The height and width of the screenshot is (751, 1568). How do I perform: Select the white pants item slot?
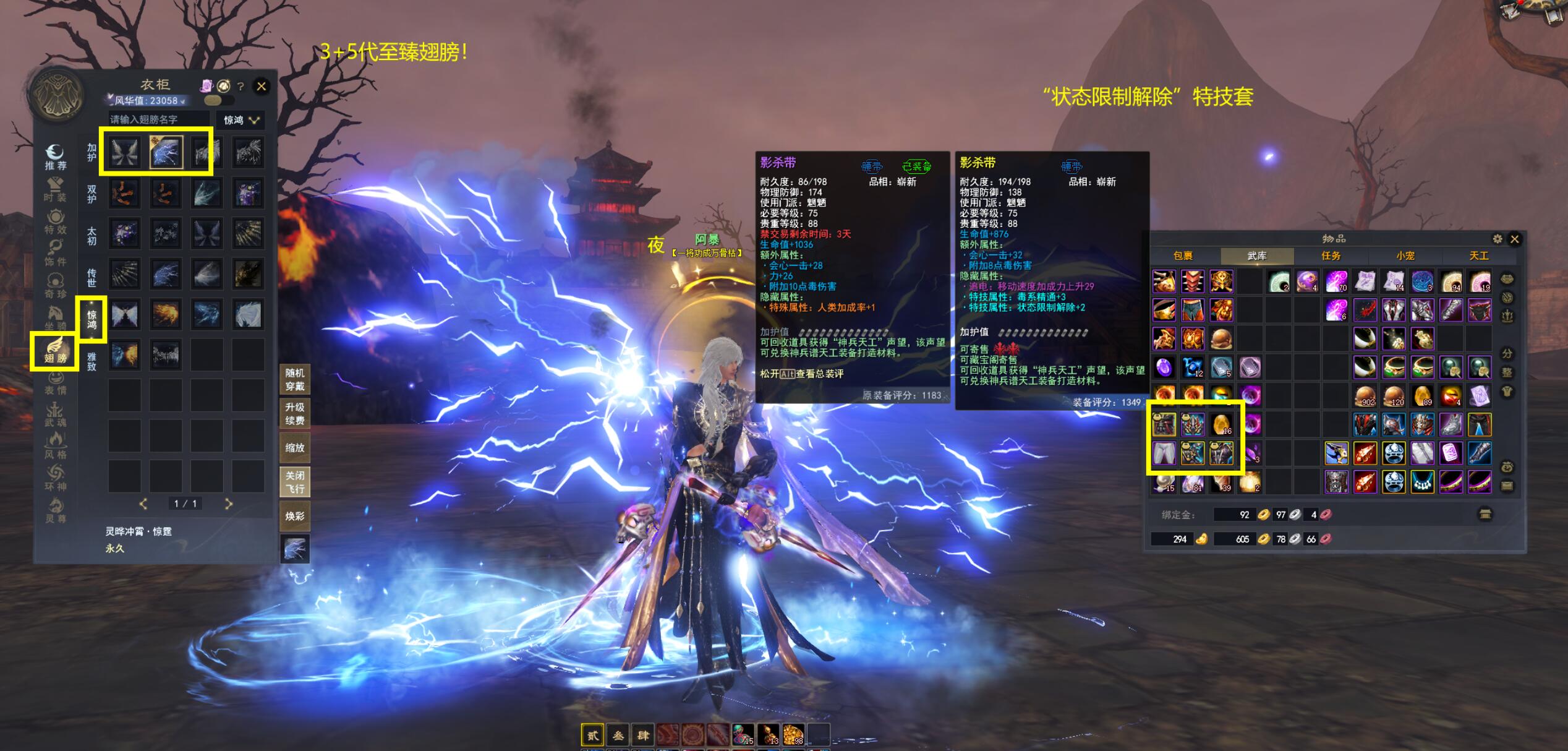1164,453
